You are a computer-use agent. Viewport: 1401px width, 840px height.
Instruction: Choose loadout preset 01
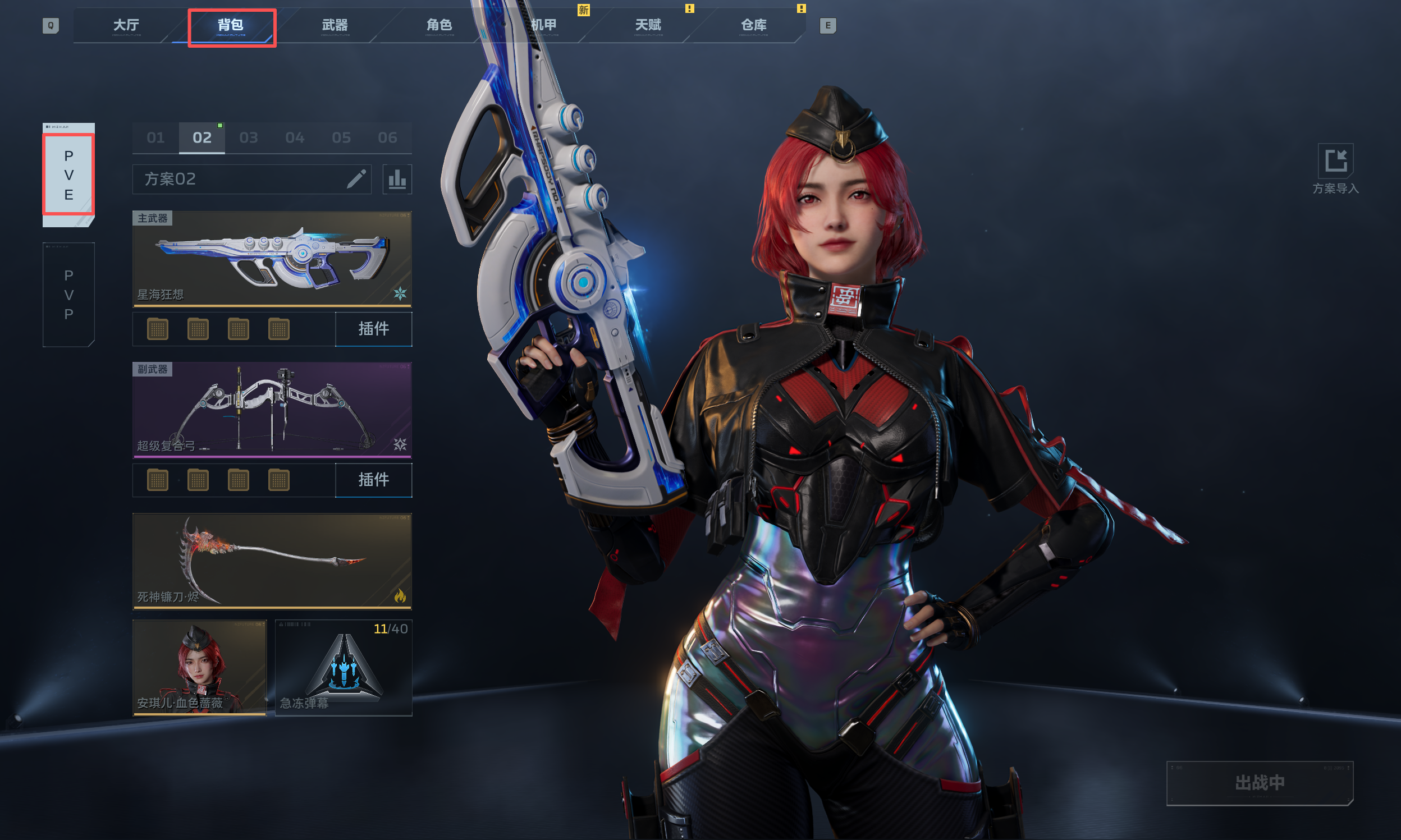tap(155, 137)
